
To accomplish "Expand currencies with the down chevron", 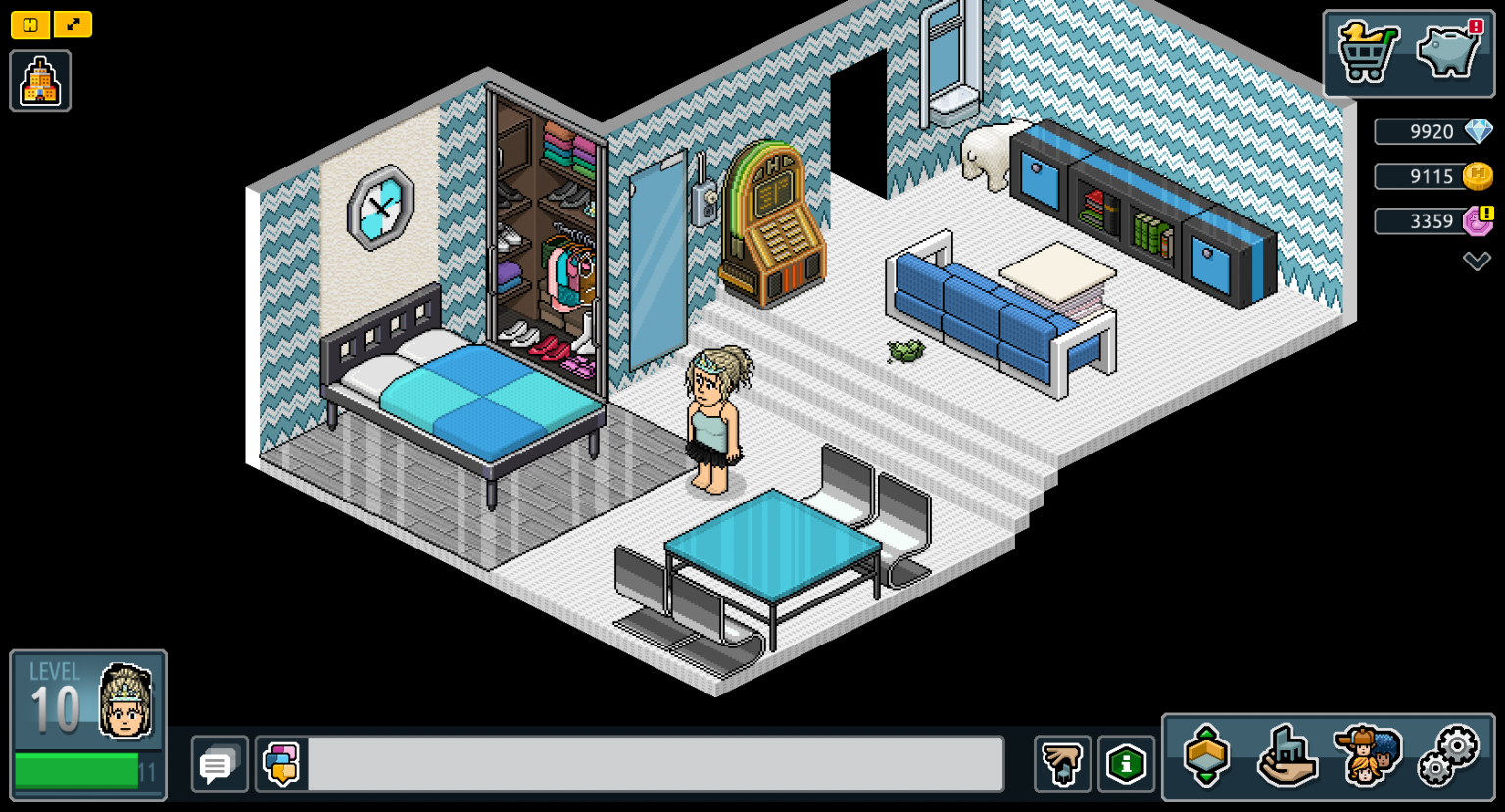I will pyautogui.click(x=1475, y=260).
